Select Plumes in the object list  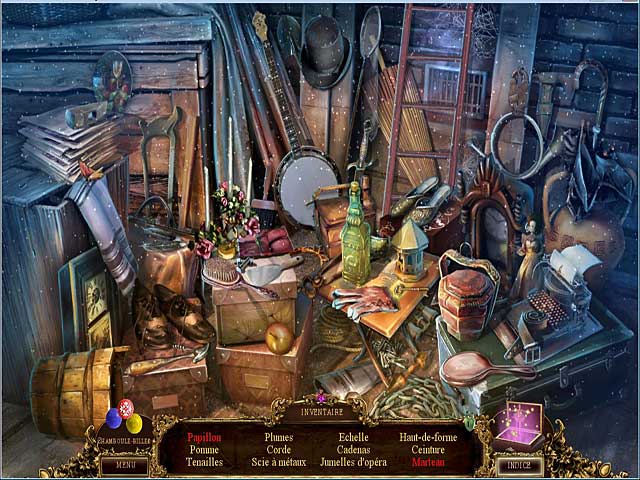tap(279, 437)
